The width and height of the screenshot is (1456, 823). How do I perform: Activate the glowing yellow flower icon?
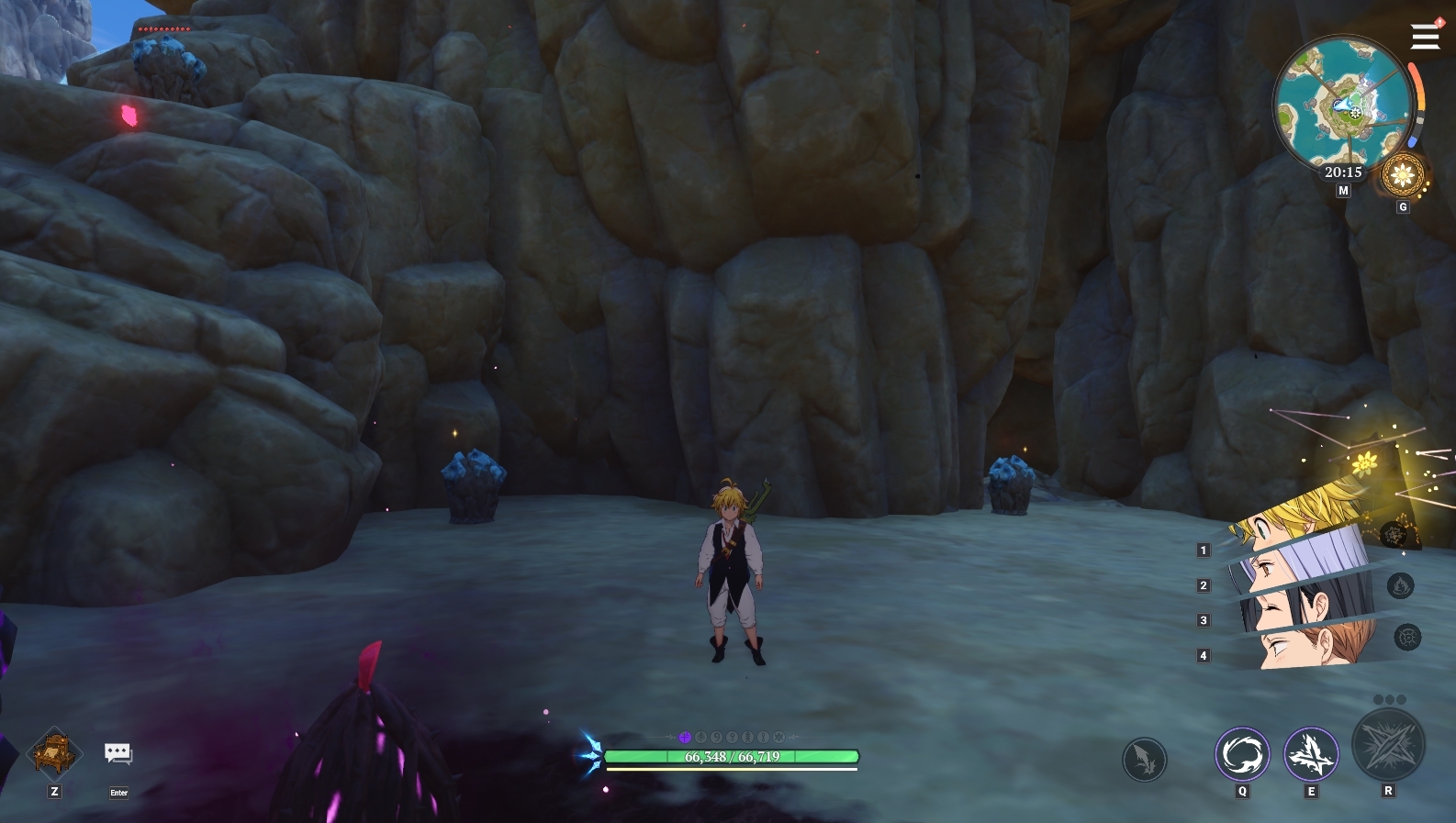(1365, 463)
